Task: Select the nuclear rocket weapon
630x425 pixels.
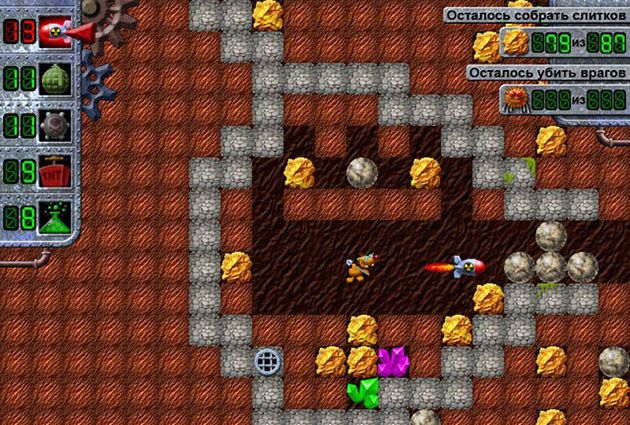Action: tap(53, 34)
